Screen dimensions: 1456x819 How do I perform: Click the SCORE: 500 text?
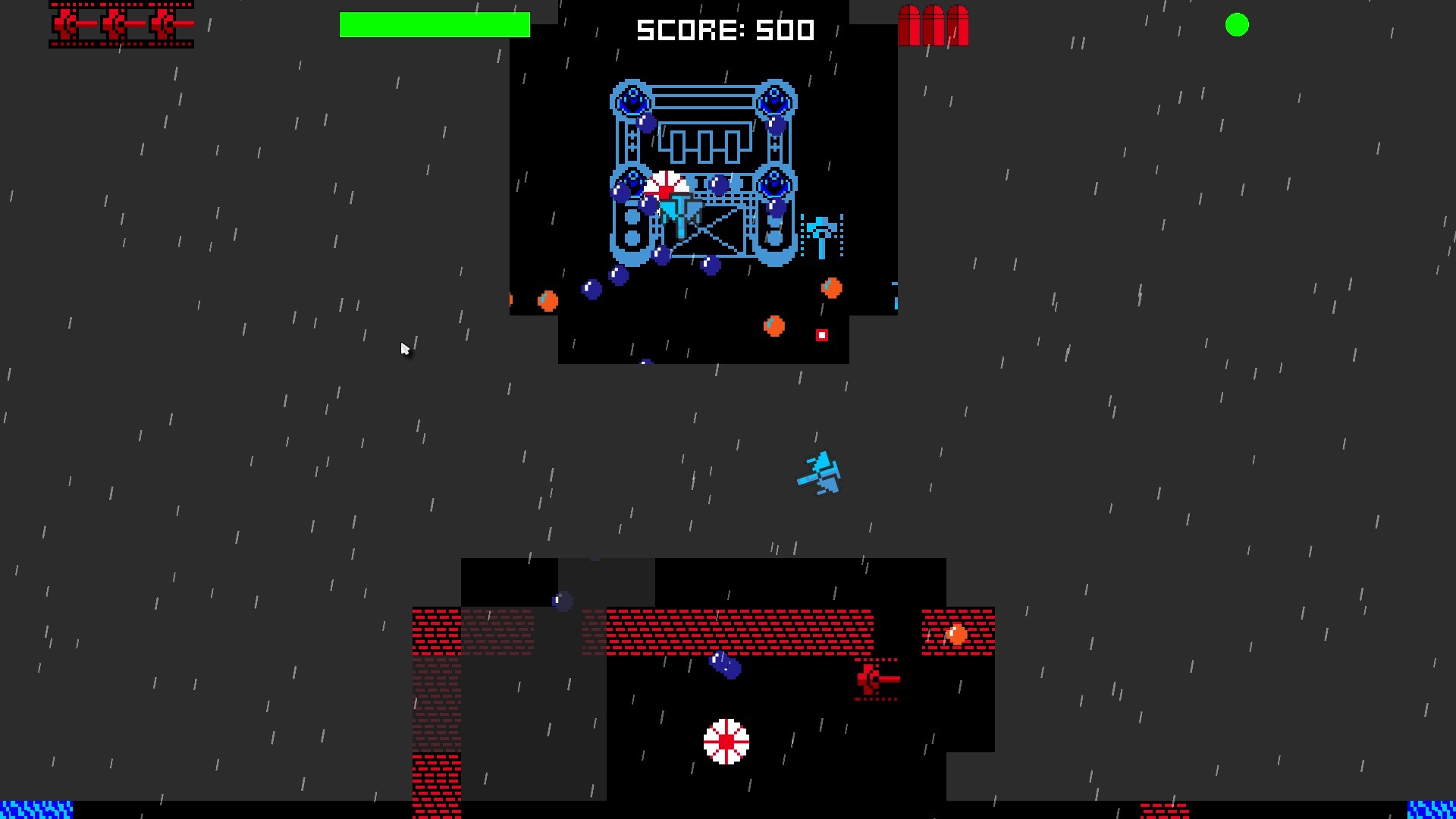coord(725,30)
